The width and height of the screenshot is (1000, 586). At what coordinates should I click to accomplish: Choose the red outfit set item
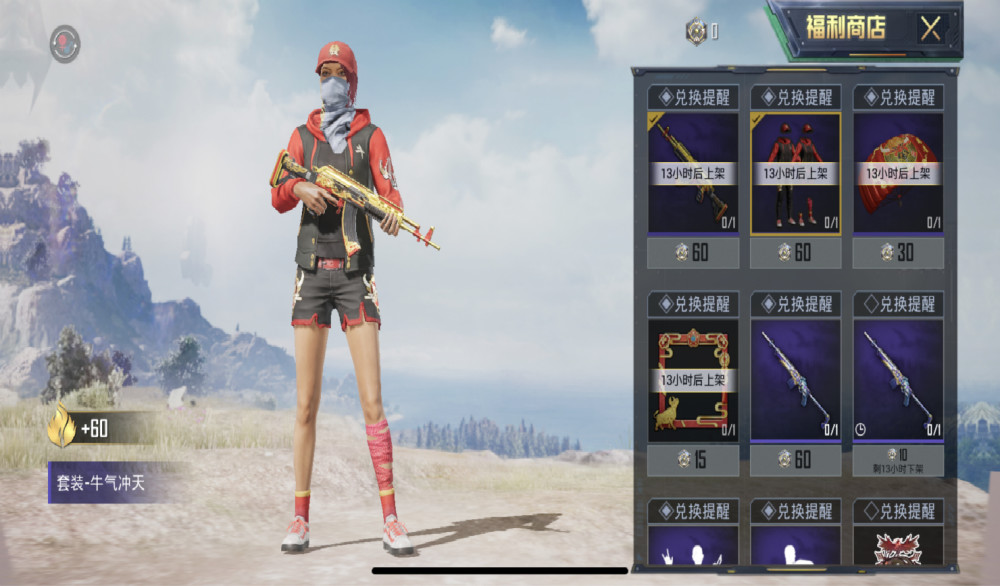pyautogui.click(x=796, y=173)
